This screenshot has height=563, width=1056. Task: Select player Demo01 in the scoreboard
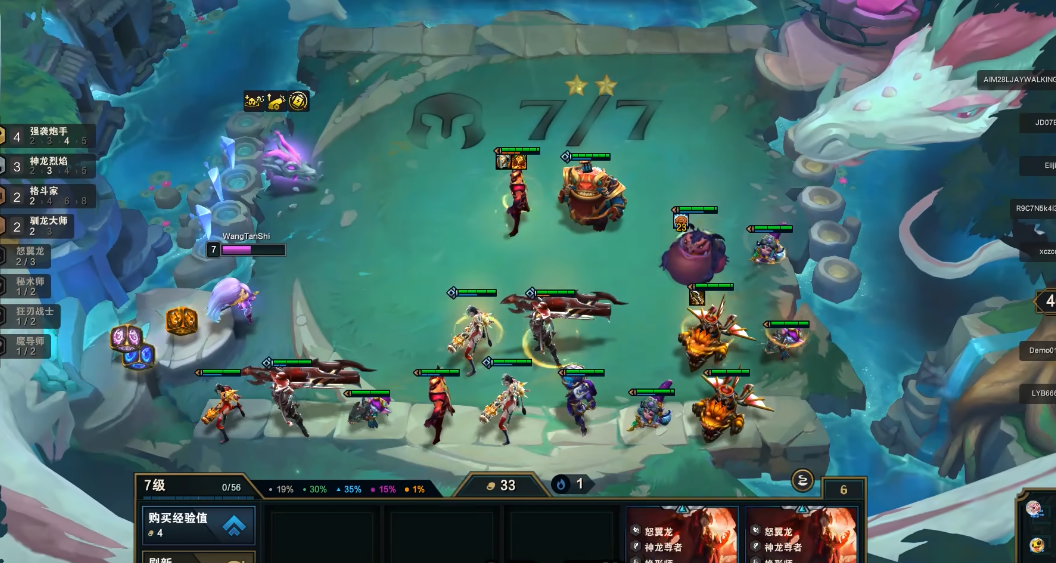1037,351
